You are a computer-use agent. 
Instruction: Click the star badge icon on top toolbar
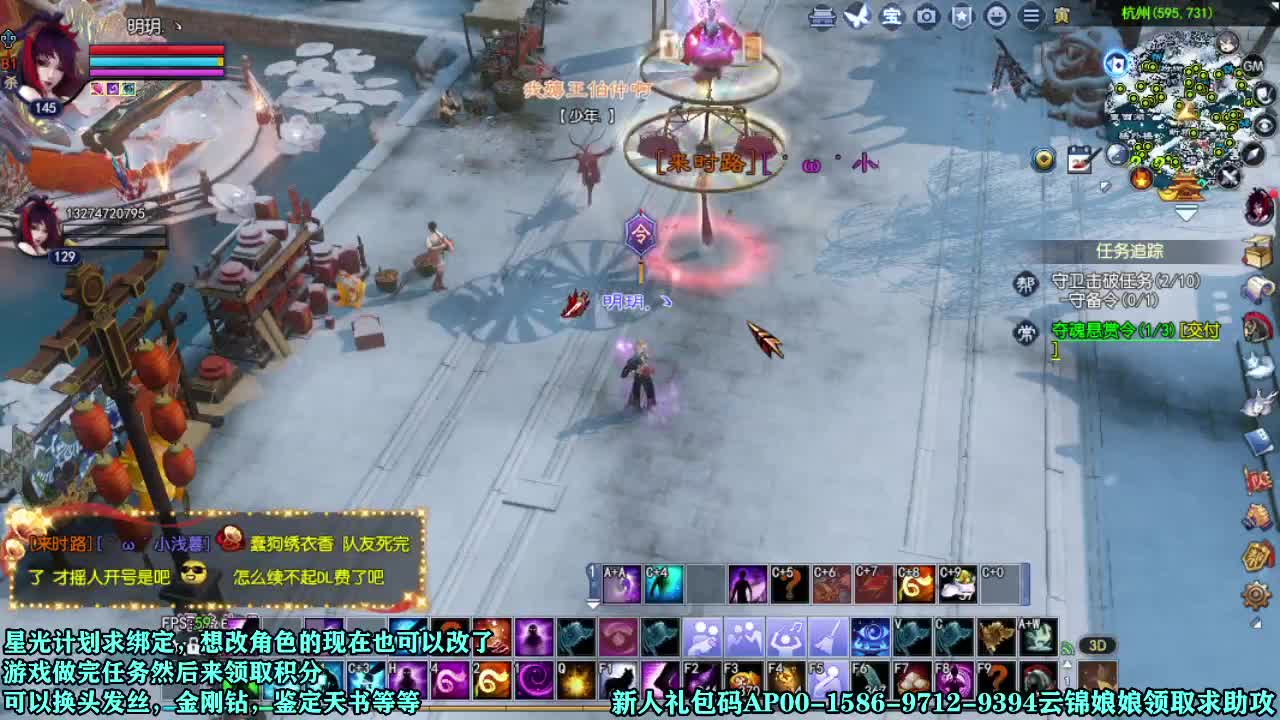(x=961, y=17)
